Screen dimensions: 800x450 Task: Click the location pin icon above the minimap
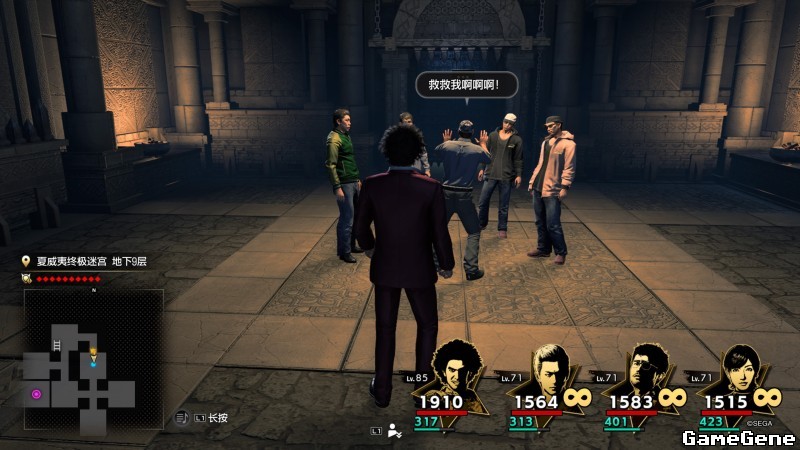click(27, 261)
